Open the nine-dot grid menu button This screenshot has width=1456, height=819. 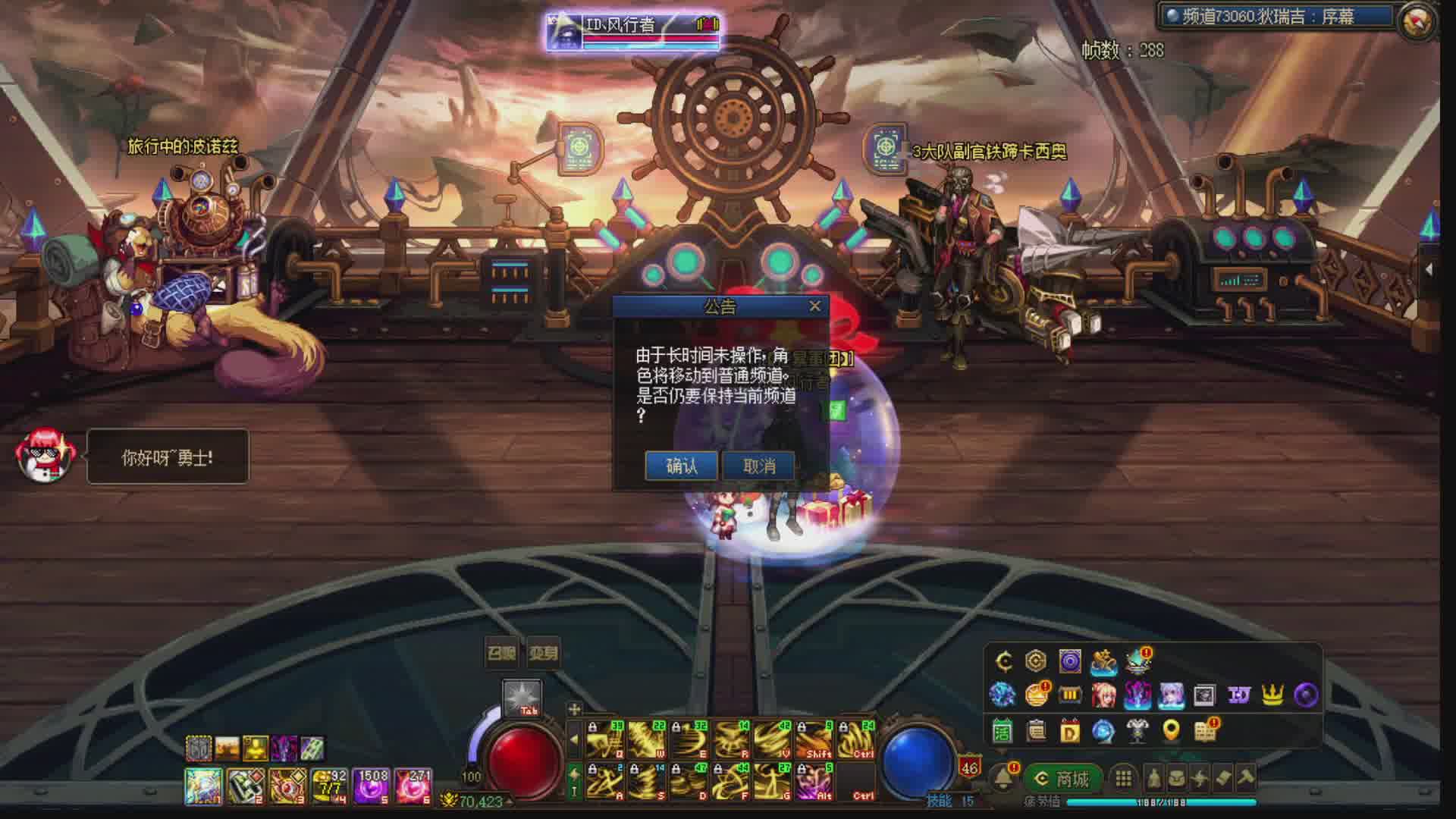(1123, 779)
